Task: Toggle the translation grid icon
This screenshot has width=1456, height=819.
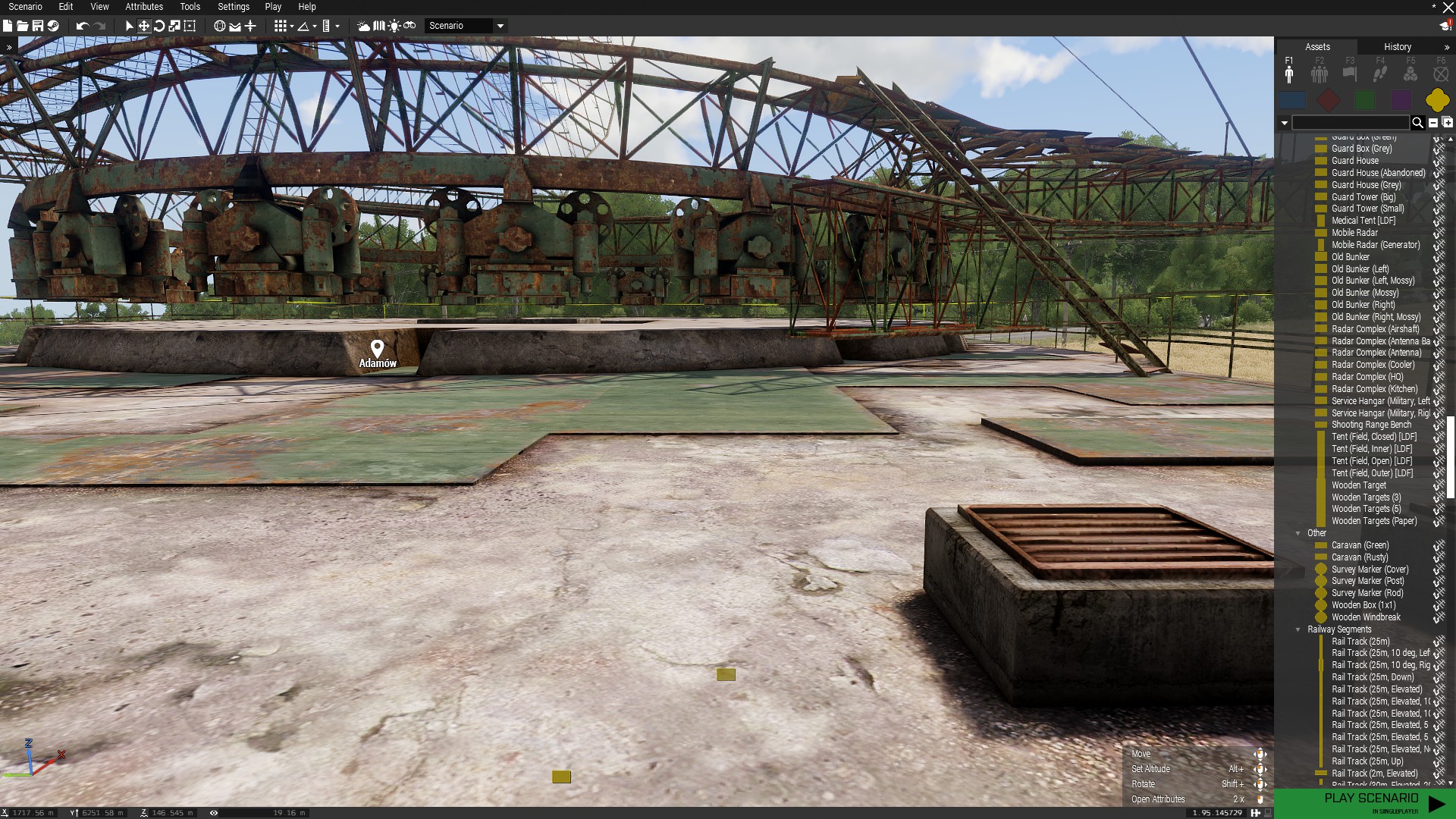Action: (281, 26)
